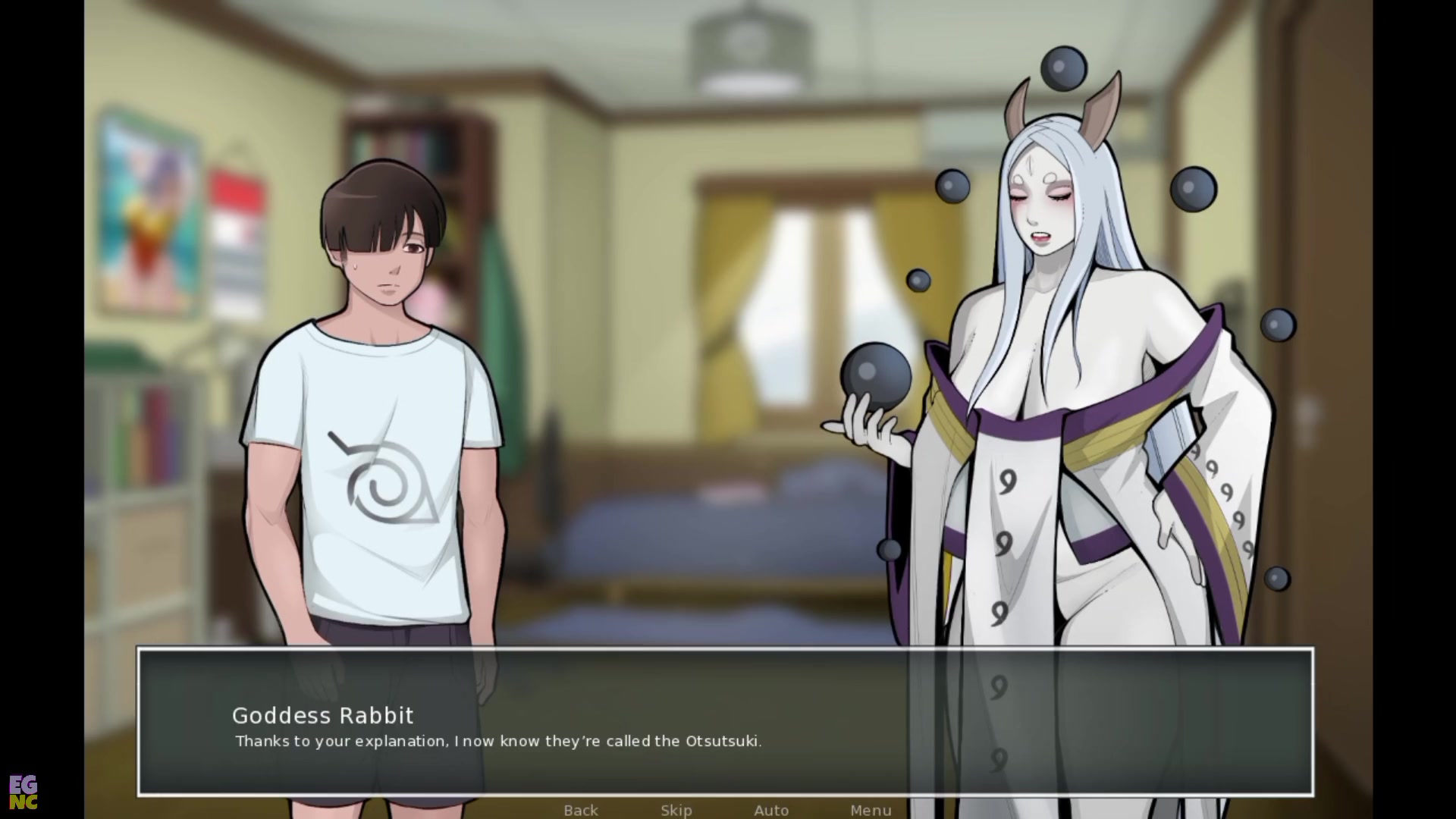The image size is (1456, 819).
Task: Open the Menu from the quick bar
Action: click(871, 810)
